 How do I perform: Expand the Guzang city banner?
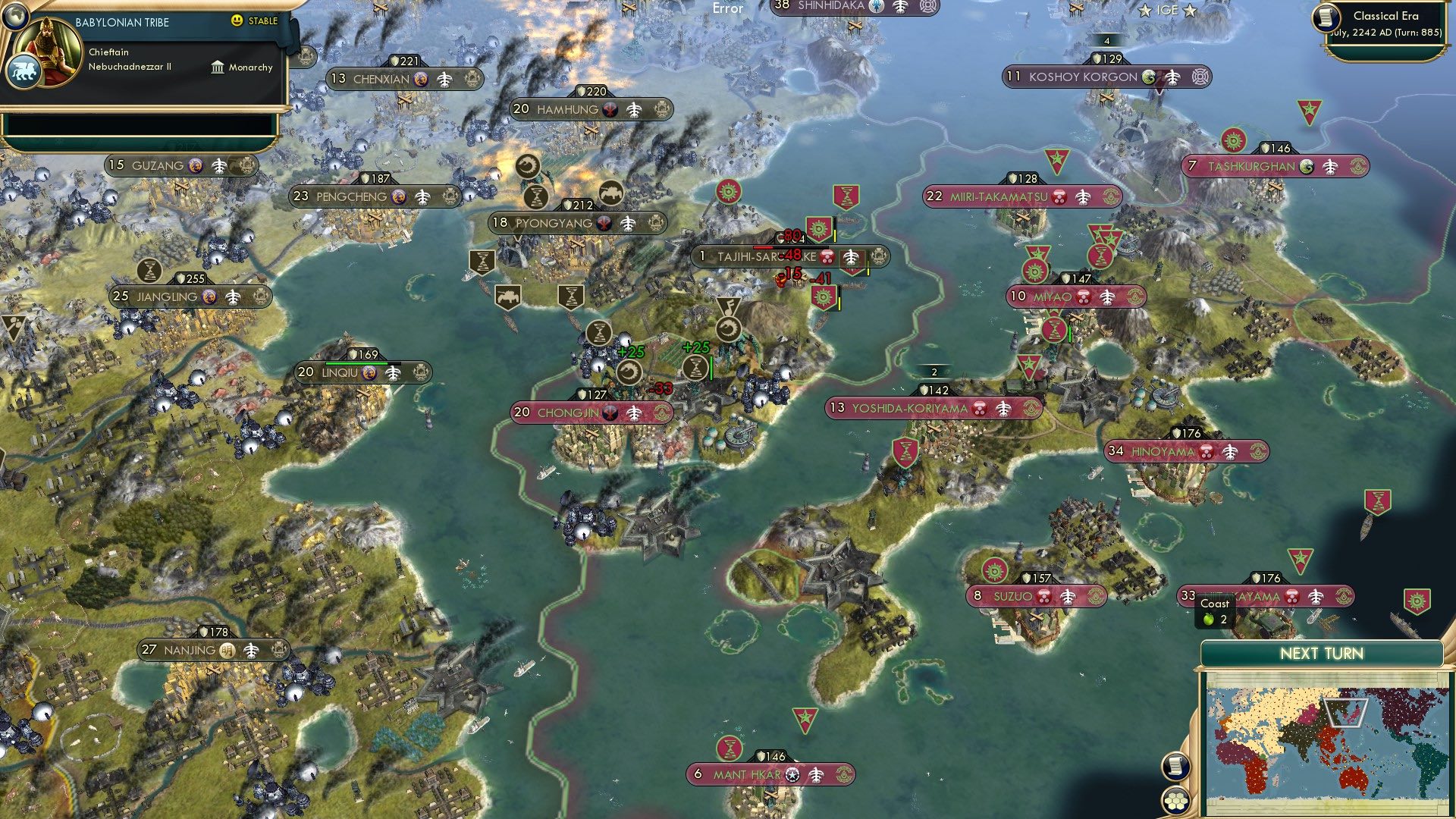coord(155,165)
